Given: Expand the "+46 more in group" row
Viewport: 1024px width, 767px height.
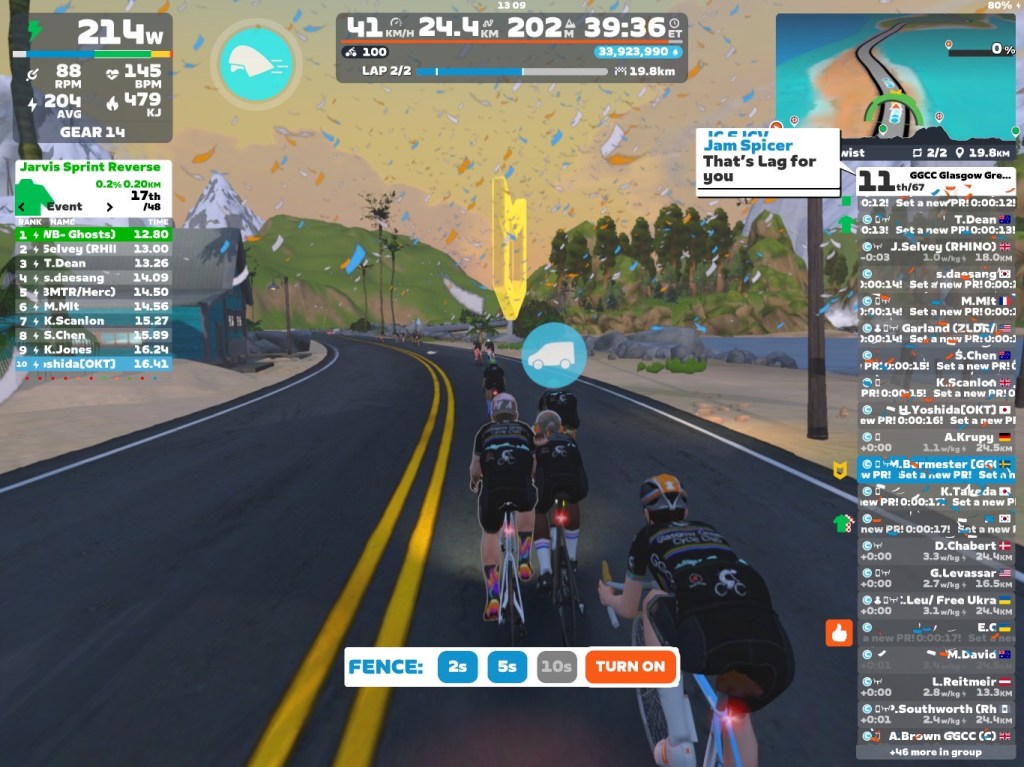Looking at the screenshot, I should click(935, 752).
